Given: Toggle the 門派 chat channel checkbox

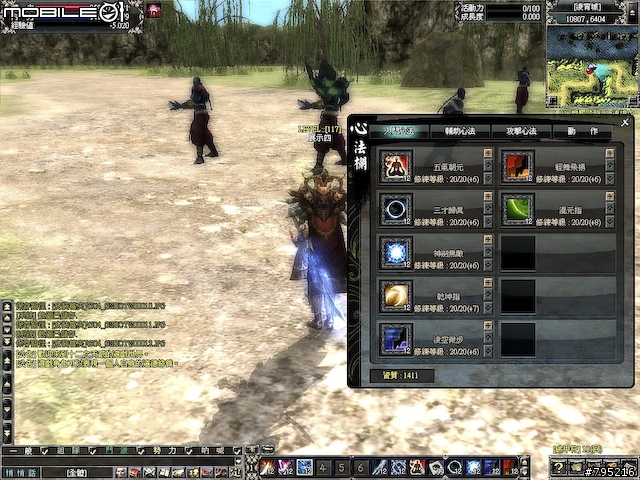Looking at the screenshot, I should tap(139, 451).
